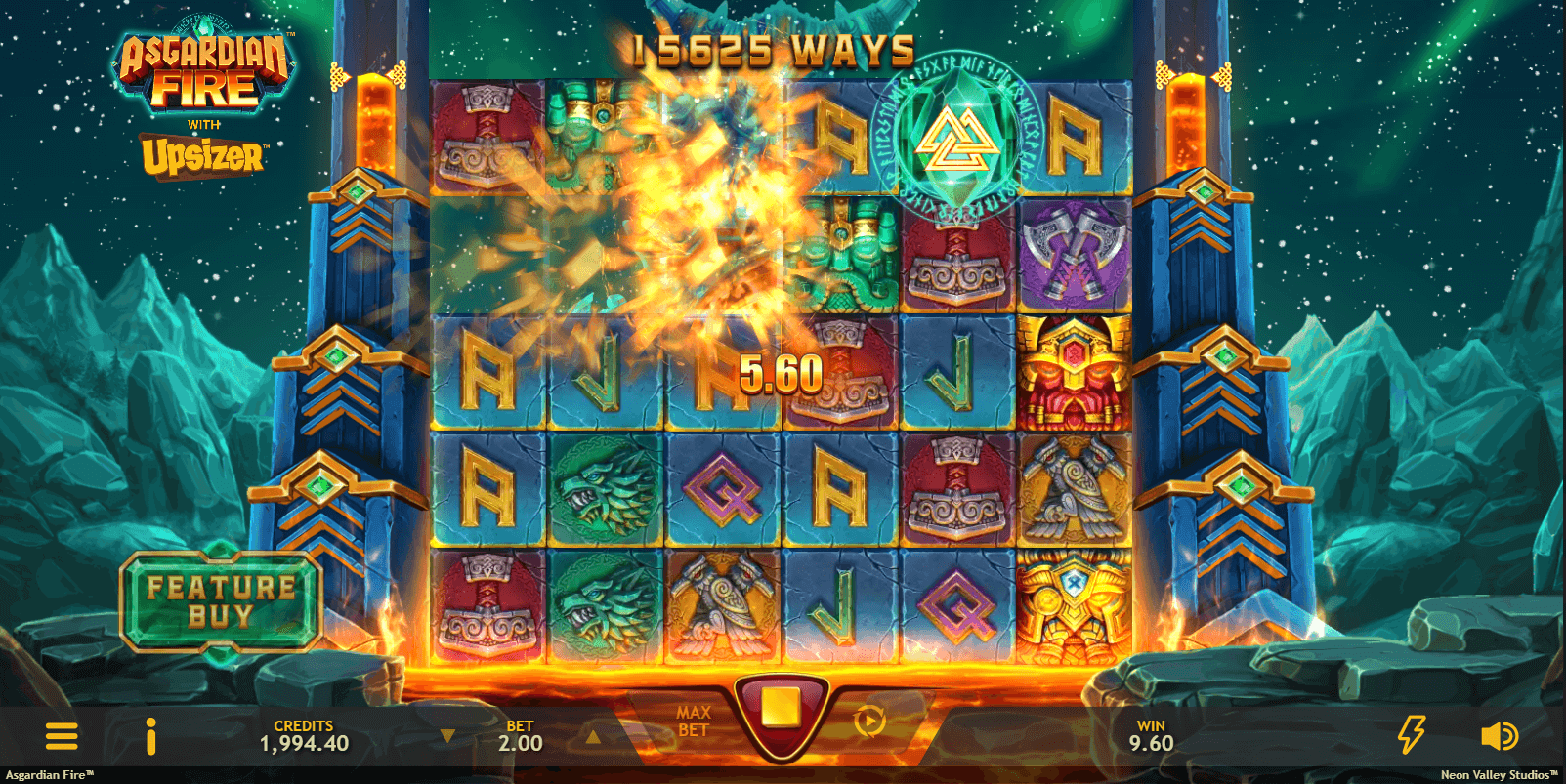Image resolution: width=1566 pixels, height=784 pixels.
Task: Open the hamburger menu
Action: (x=62, y=736)
